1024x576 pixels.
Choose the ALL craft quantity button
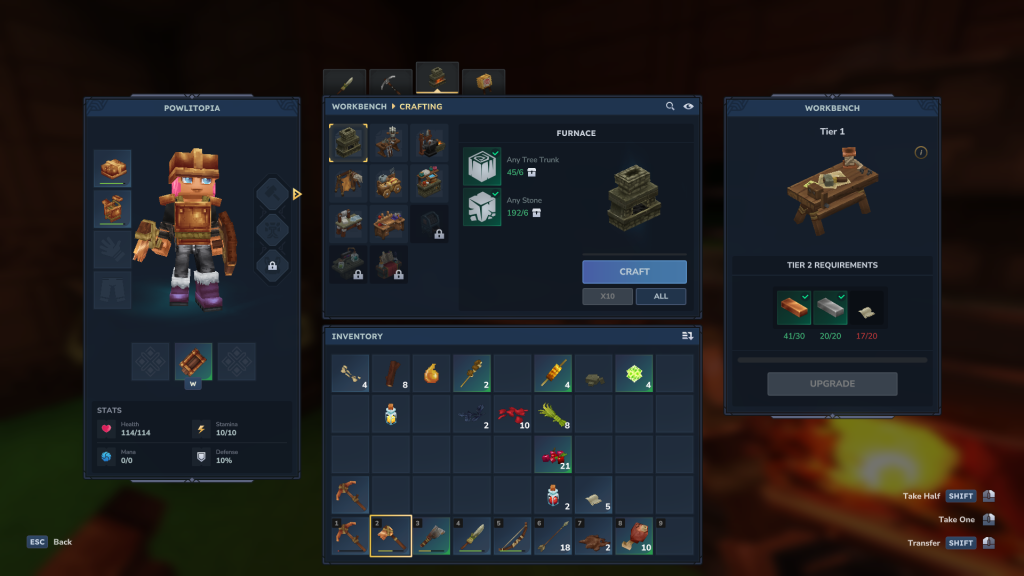660,296
